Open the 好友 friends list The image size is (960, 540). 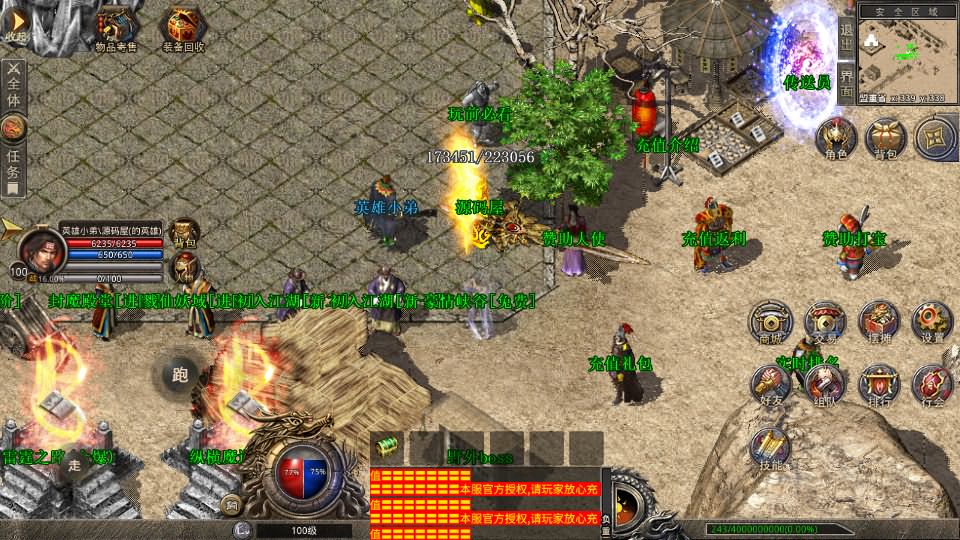pos(771,385)
